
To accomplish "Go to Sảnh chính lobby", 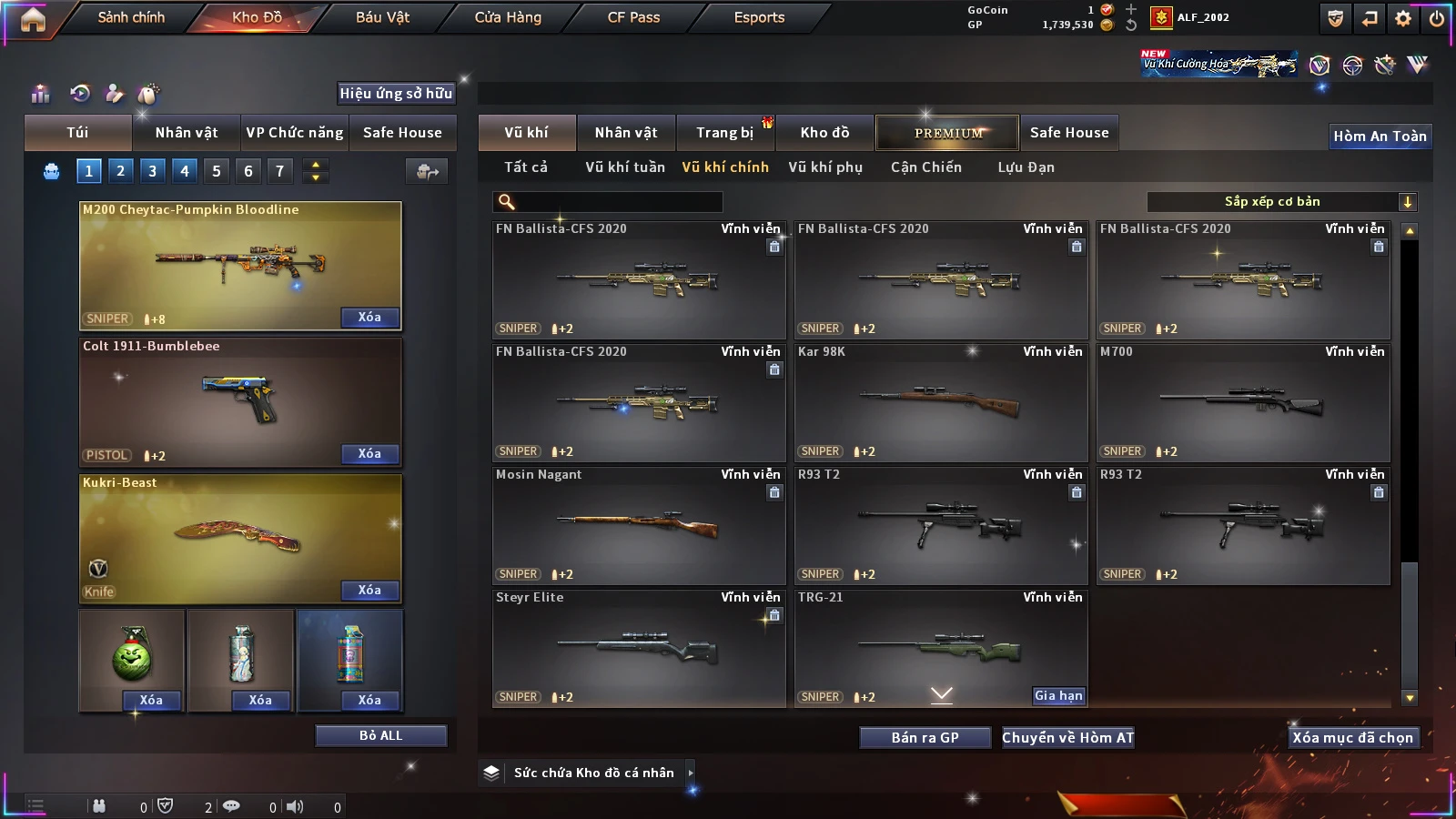I will click(x=131, y=17).
